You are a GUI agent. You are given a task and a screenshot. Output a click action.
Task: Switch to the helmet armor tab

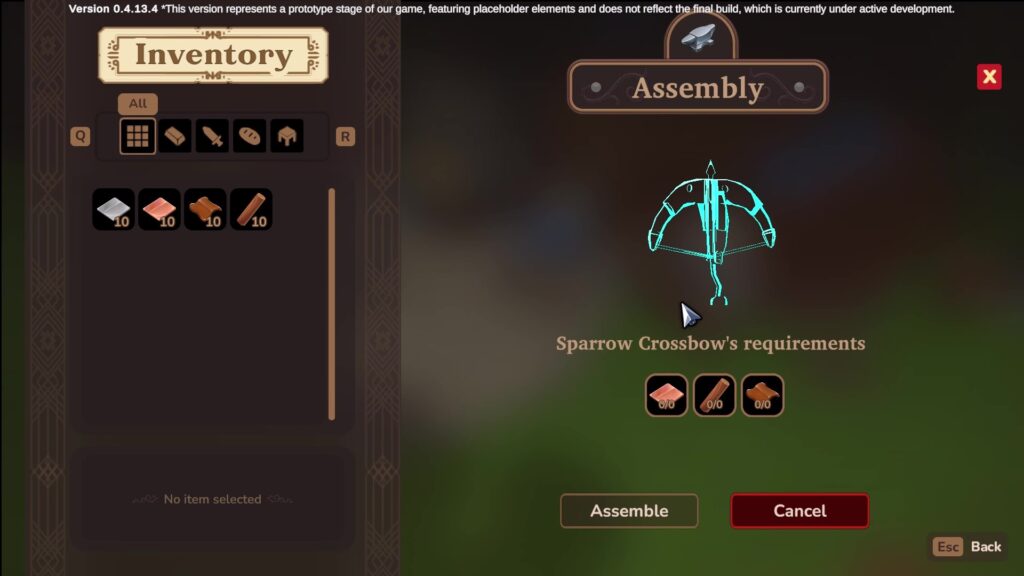(x=286, y=136)
